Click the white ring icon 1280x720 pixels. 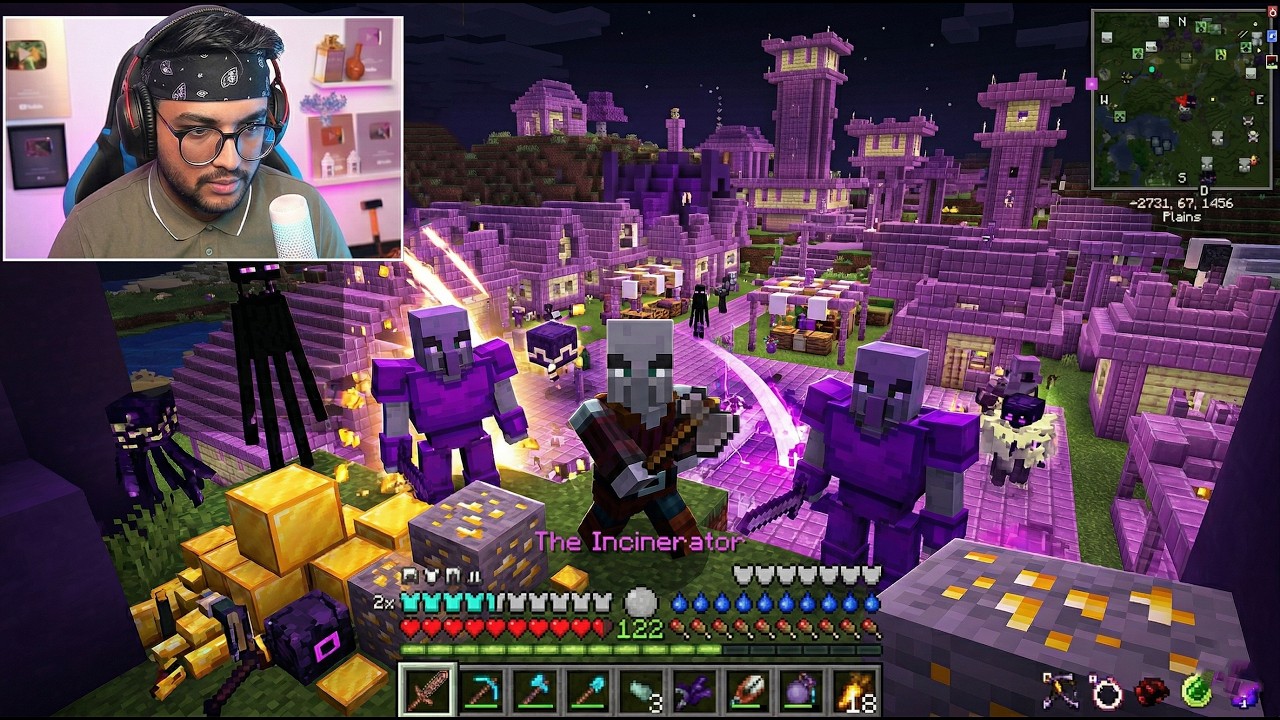(1107, 692)
